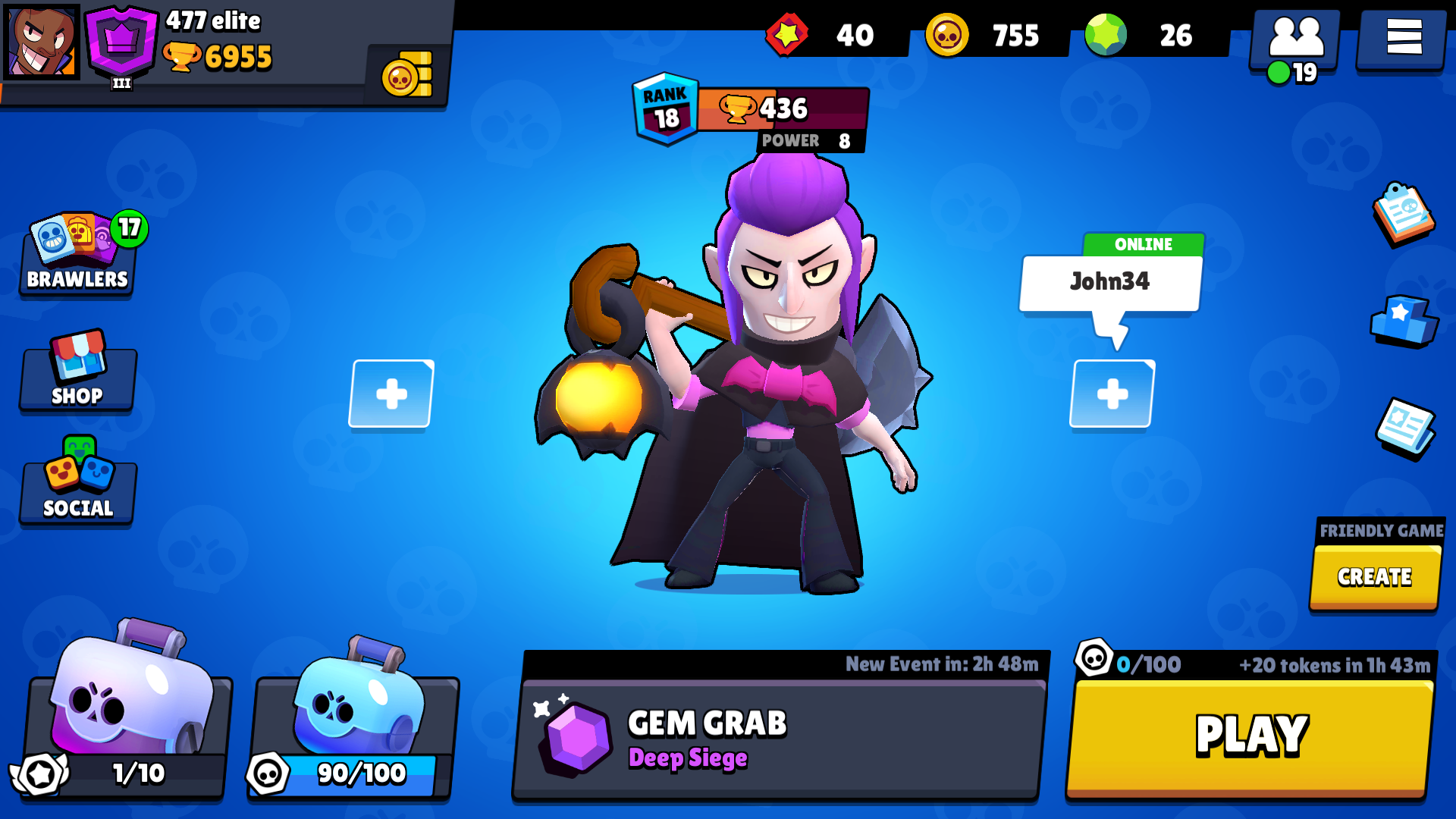The width and height of the screenshot is (1456, 819).
Task: Open the coin stack icon in the profile bar
Action: point(407,74)
